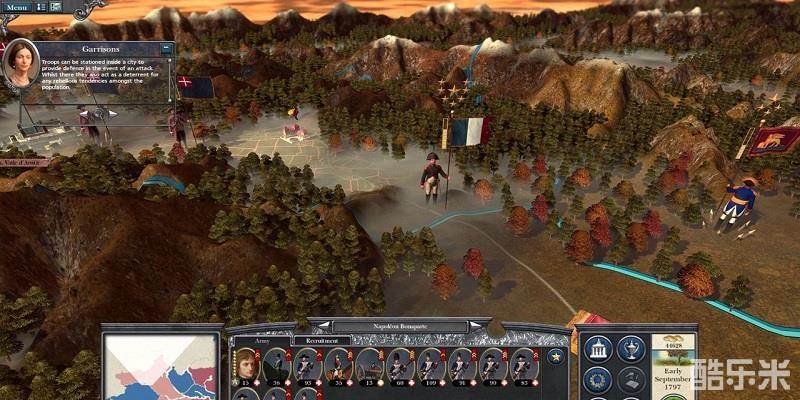Open the laurel wreath icon panel
The image size is (800, 400).
pyautogui.click(x=598, y=379)
